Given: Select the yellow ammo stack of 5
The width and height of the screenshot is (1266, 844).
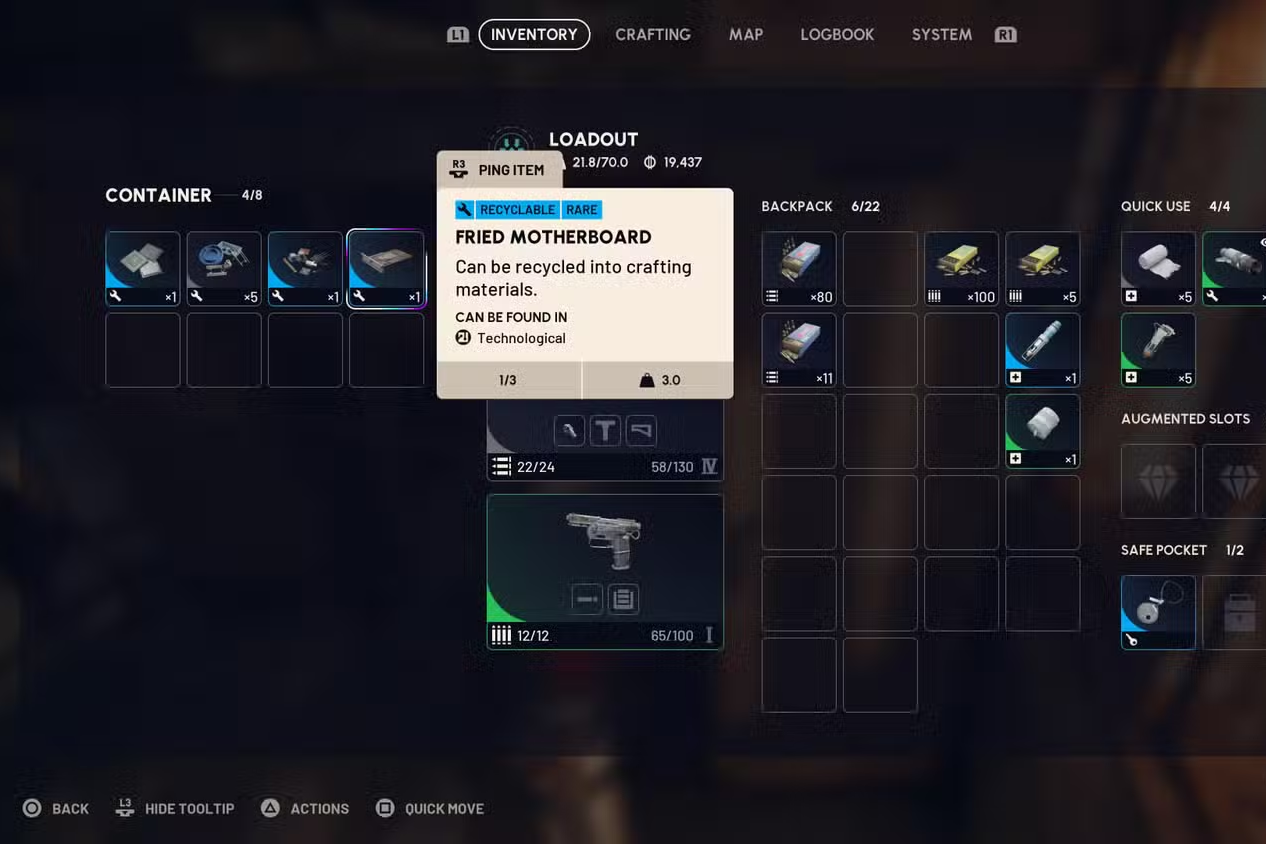Looking at the screenshot, I should 1042,268.
